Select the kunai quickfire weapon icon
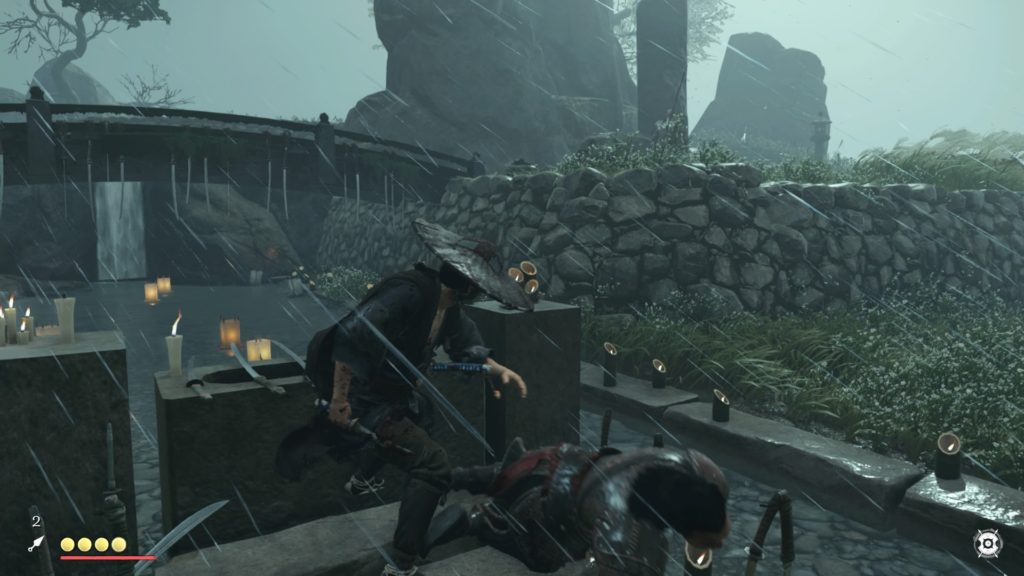1024x576 pixels. click(x=35, y=543)
